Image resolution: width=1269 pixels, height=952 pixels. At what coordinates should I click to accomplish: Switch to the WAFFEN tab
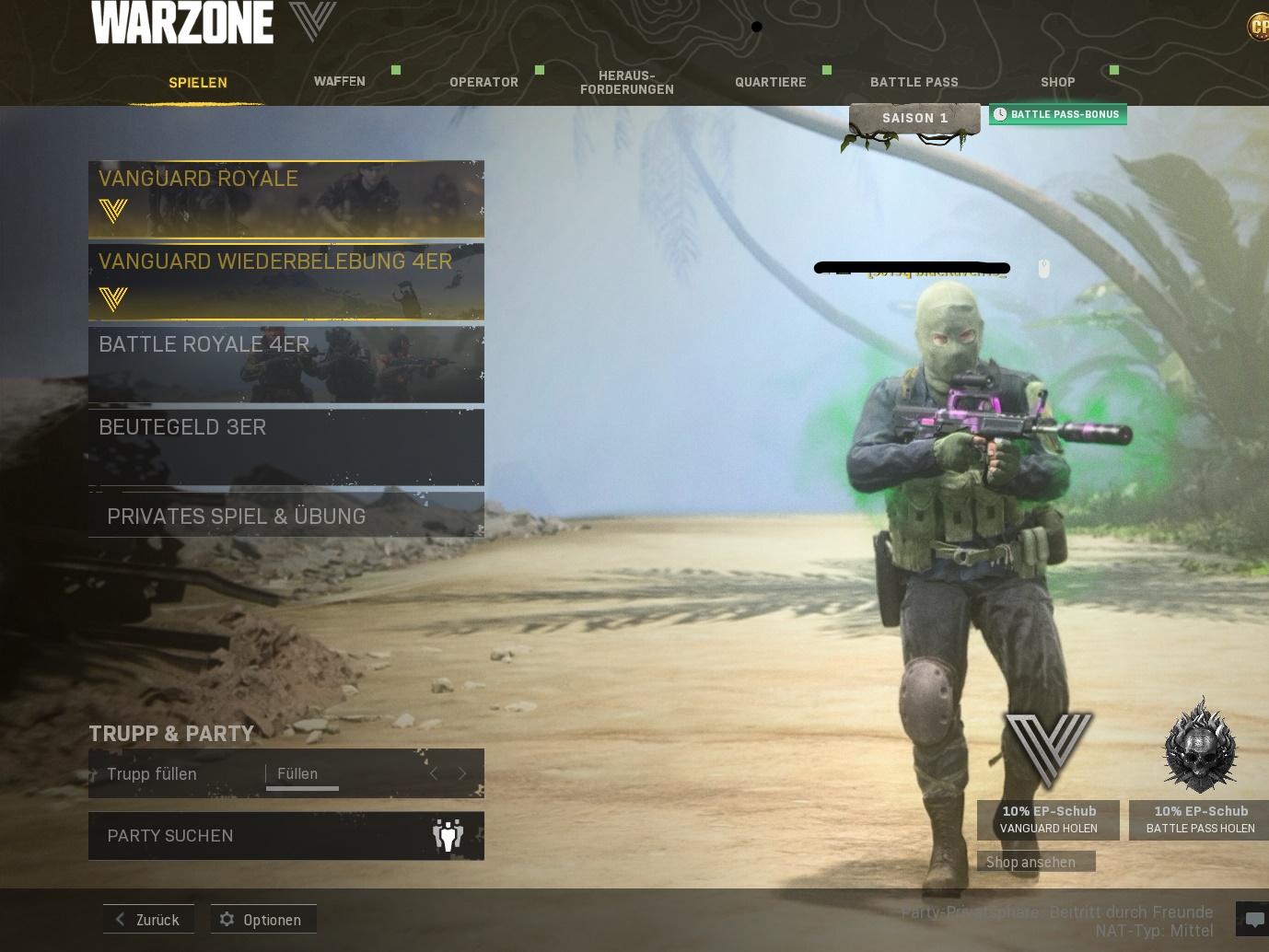339,81
